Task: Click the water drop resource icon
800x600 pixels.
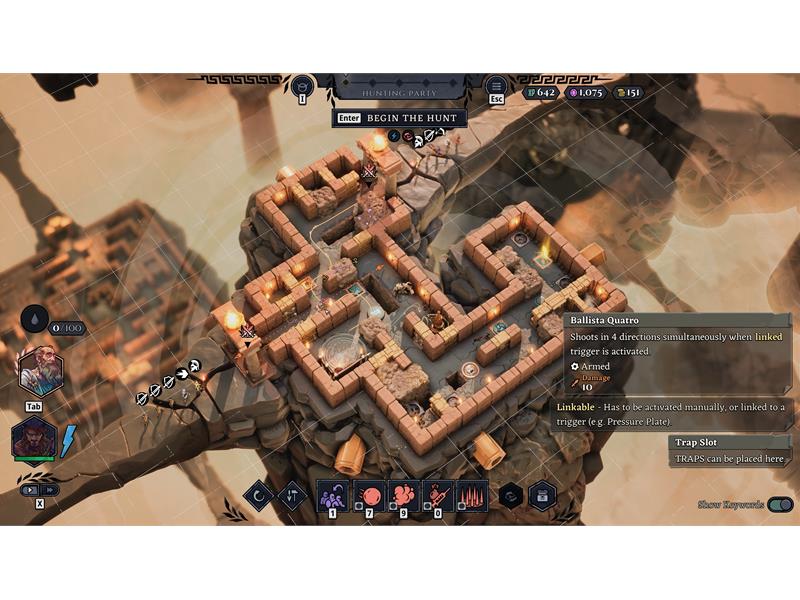Action: click(35, 319)
